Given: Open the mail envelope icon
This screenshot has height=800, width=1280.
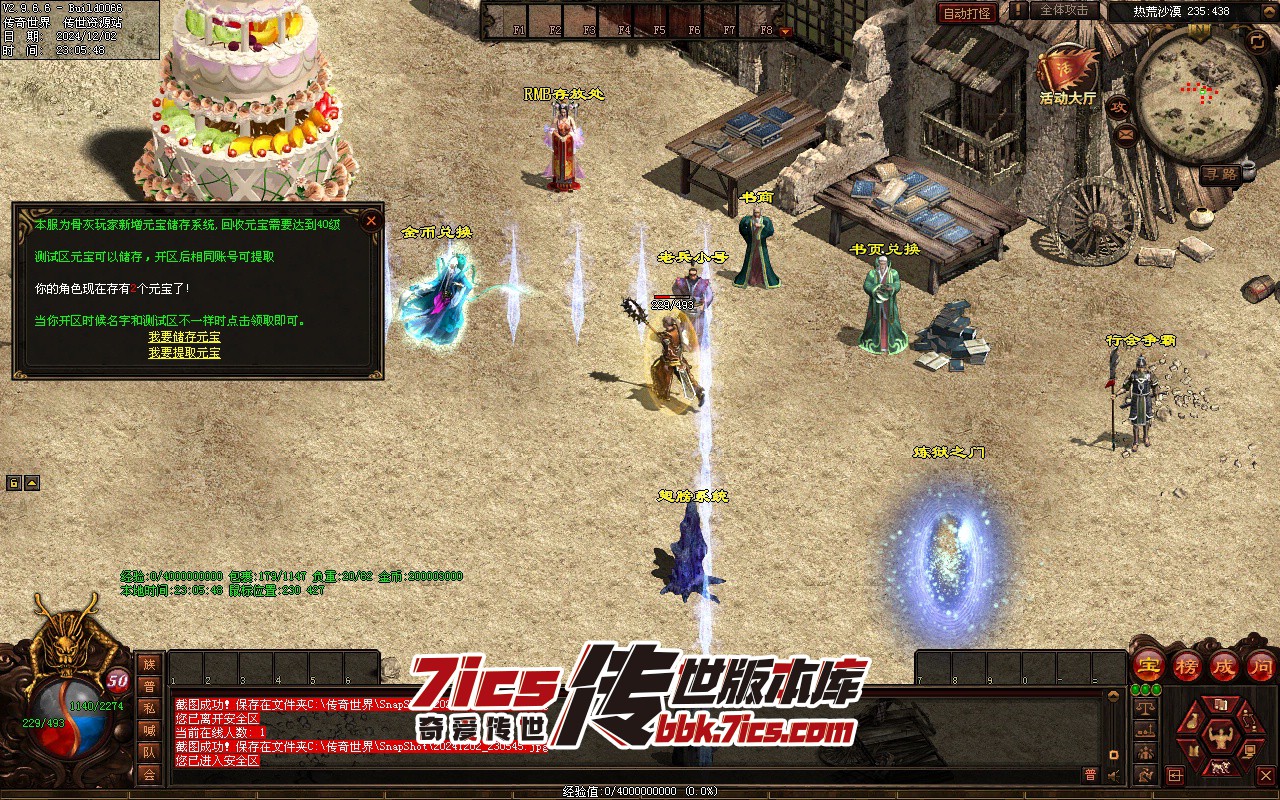Looking at the screenshot, I should tap(1126, 134).
